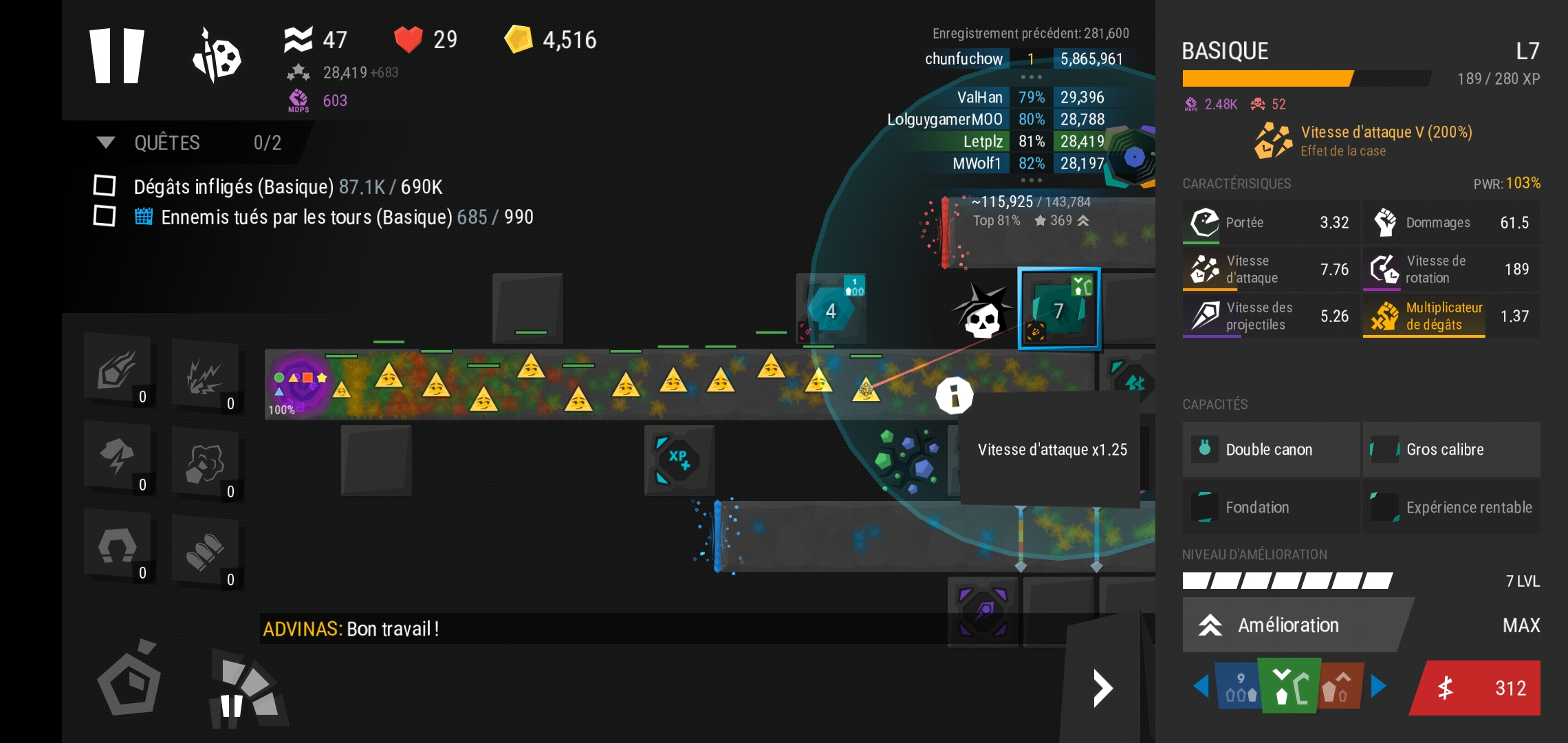This screenshot has height=743, width=1568.
Task: Switch to previous targeting mode with left arrow
Action: pos(1201,686)
